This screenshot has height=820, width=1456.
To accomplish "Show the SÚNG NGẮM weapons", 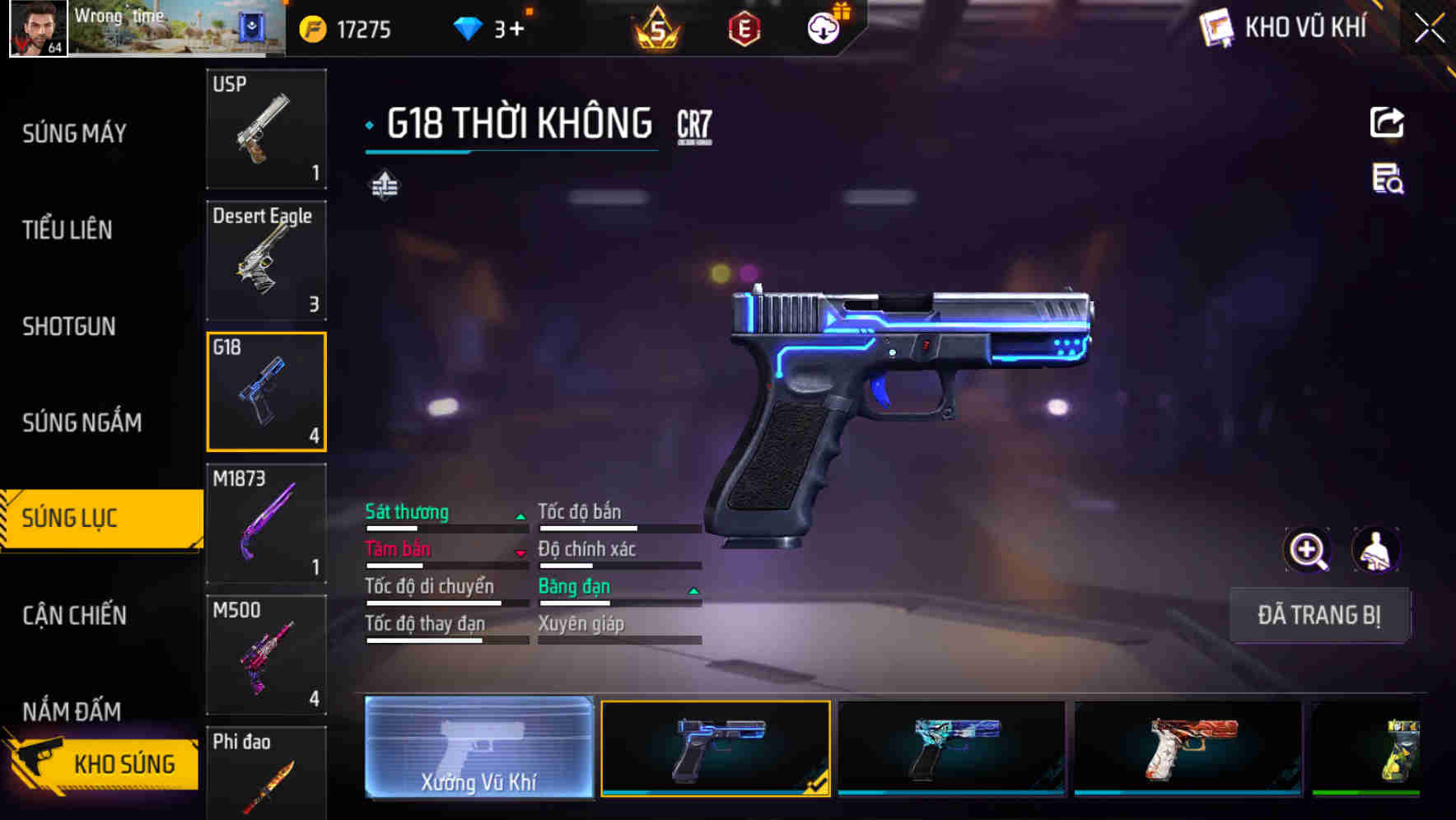I will click(x=82, y=422).
